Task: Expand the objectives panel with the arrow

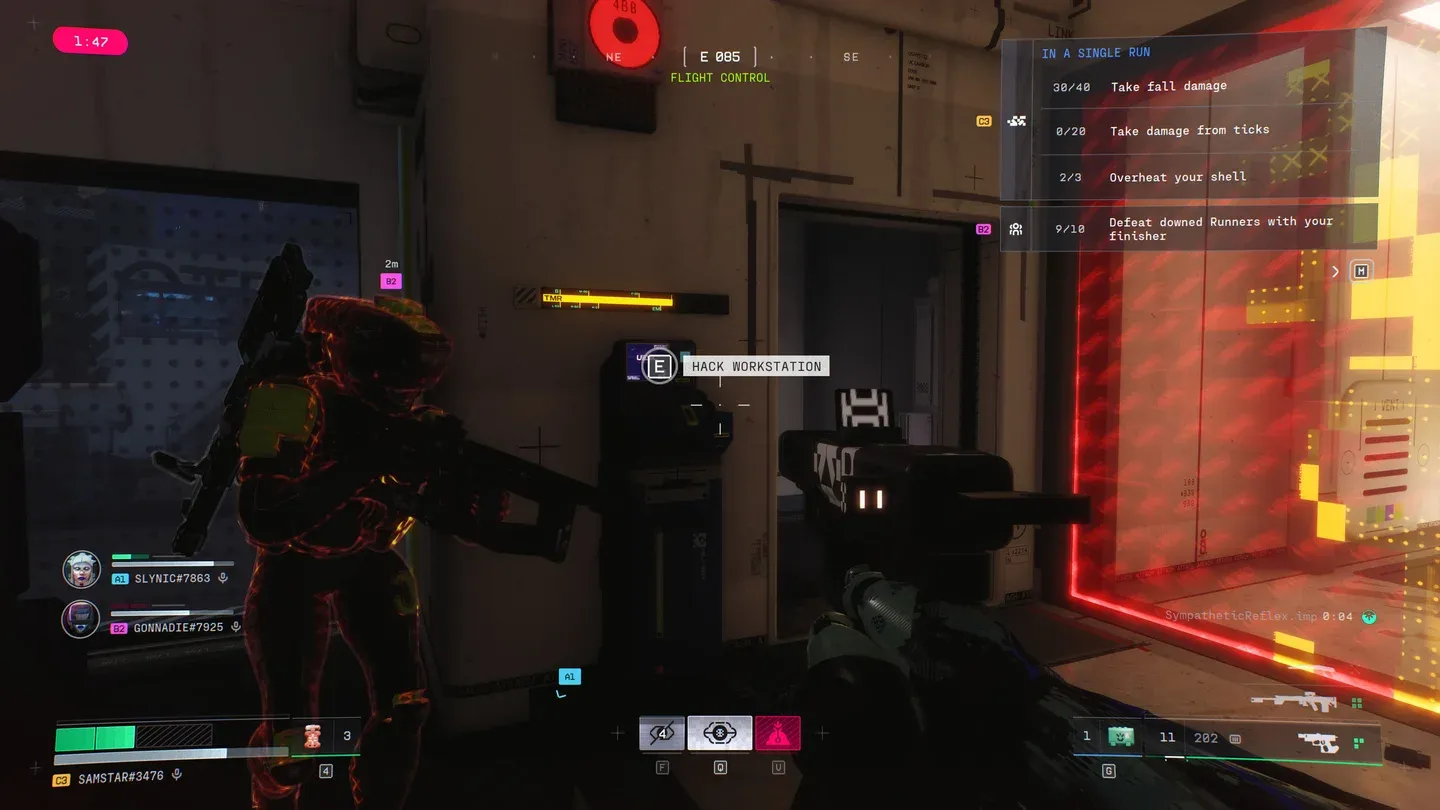Action: tap(1335, 271)
